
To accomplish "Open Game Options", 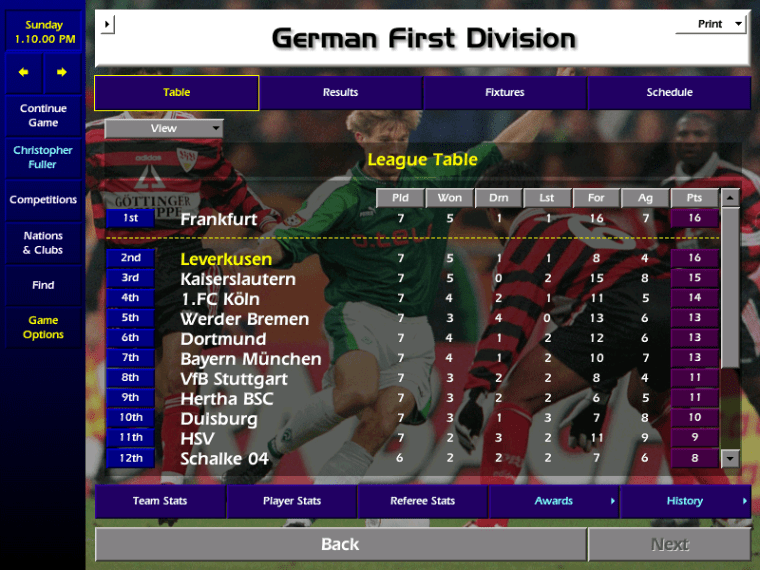I will click(x=43, y=327).
